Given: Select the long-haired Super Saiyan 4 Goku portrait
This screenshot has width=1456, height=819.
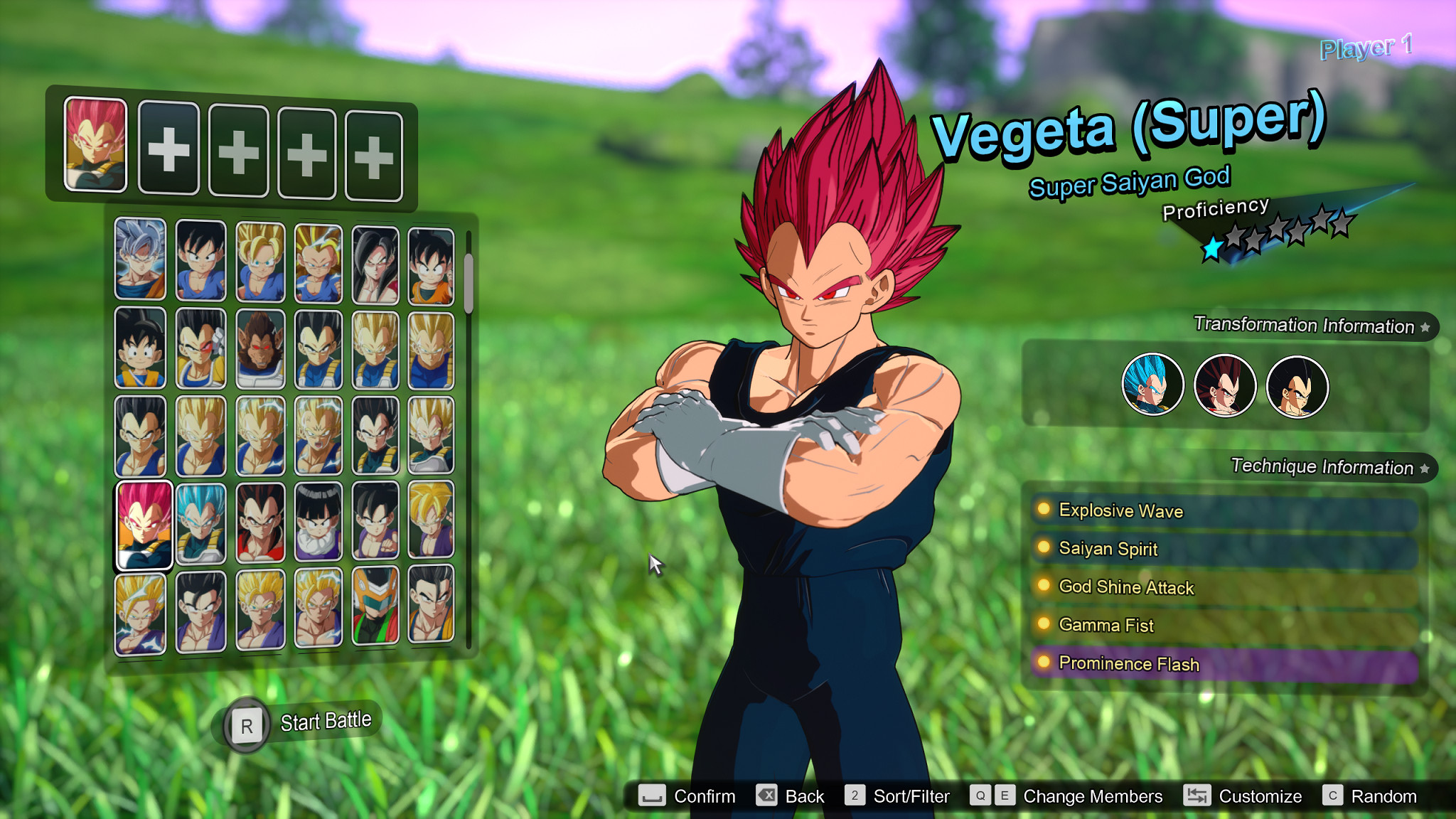Looking at the screenshot, I should pos(375,264).
